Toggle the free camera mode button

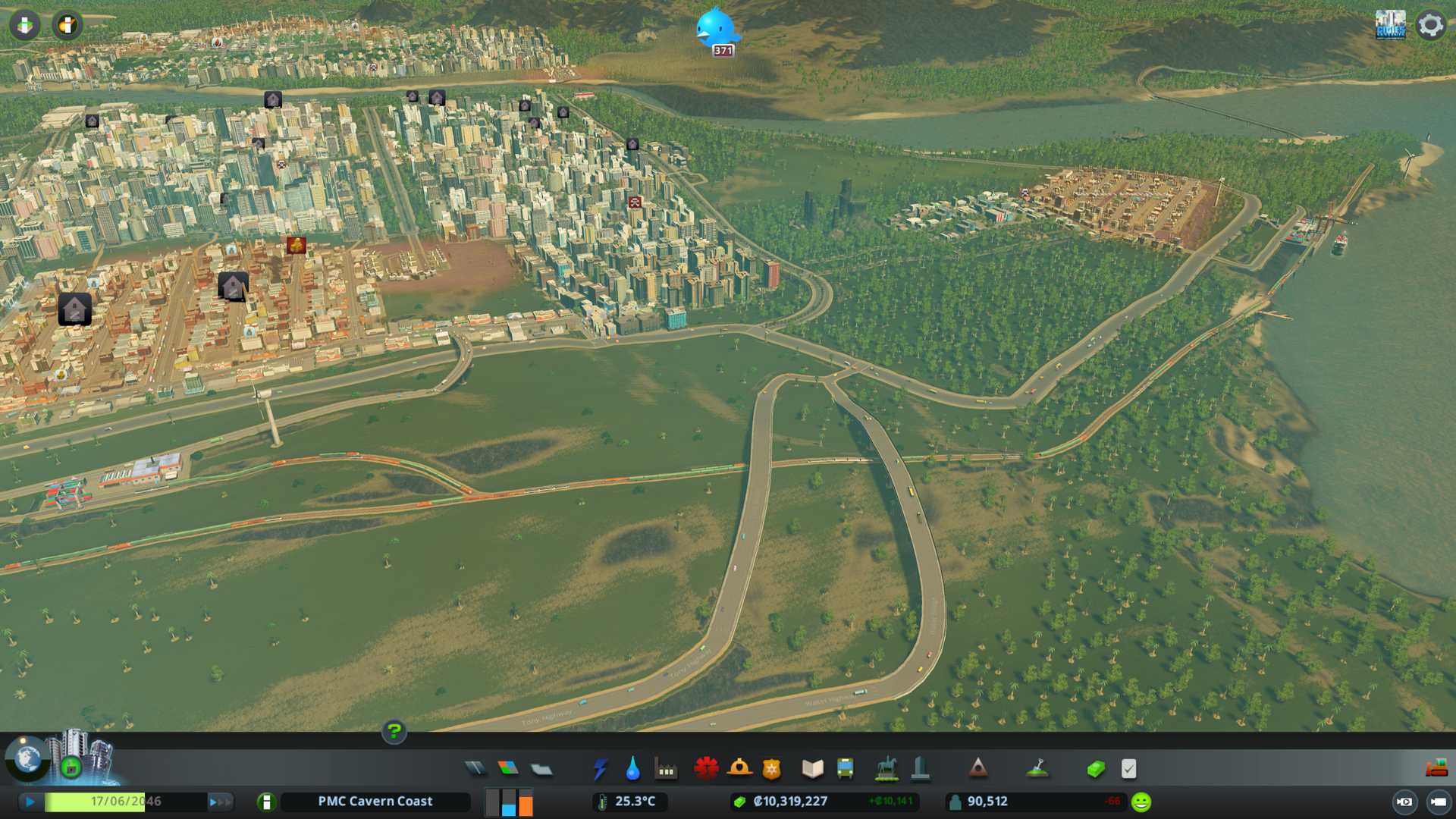(1438, 802)
